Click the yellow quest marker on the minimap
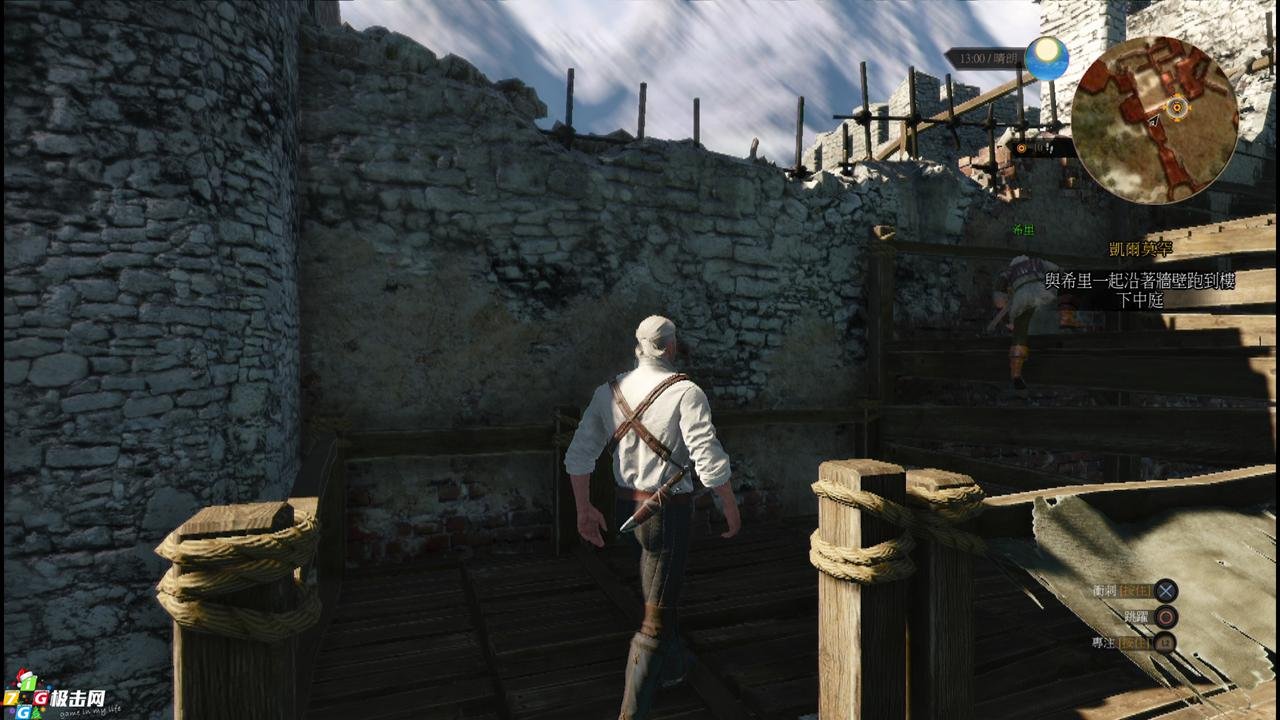Viewport: 1280px width, 720px height. [x=1179, y=106]
